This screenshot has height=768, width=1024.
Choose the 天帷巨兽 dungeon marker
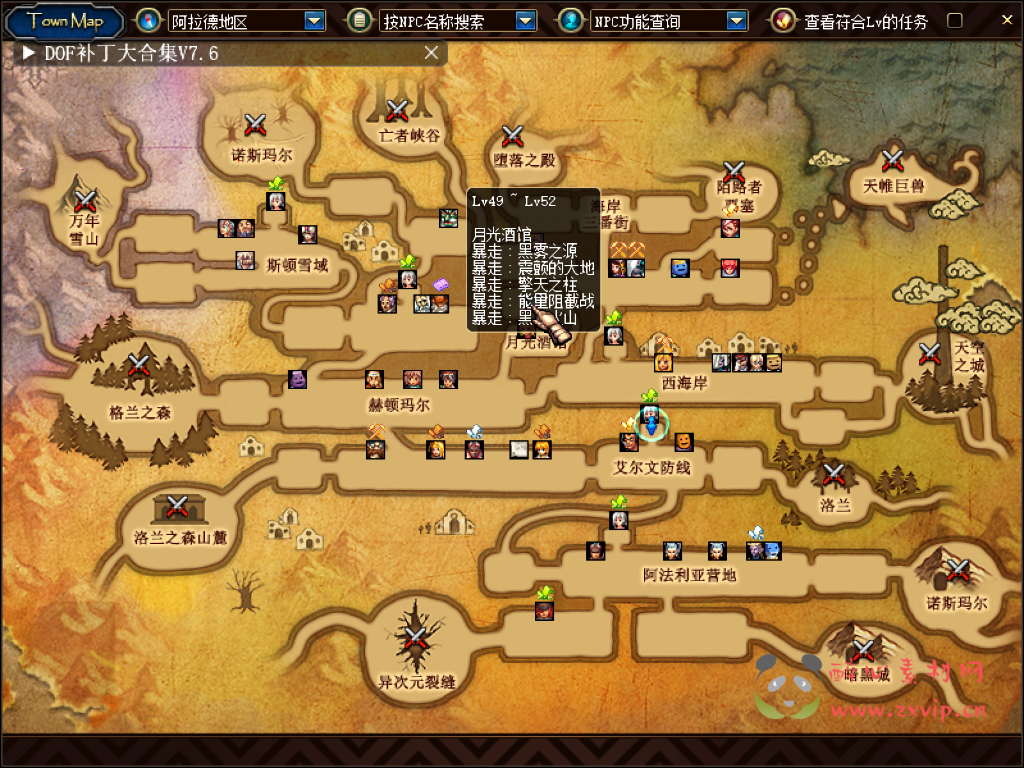pyautogui.click(x=892, y=160)
